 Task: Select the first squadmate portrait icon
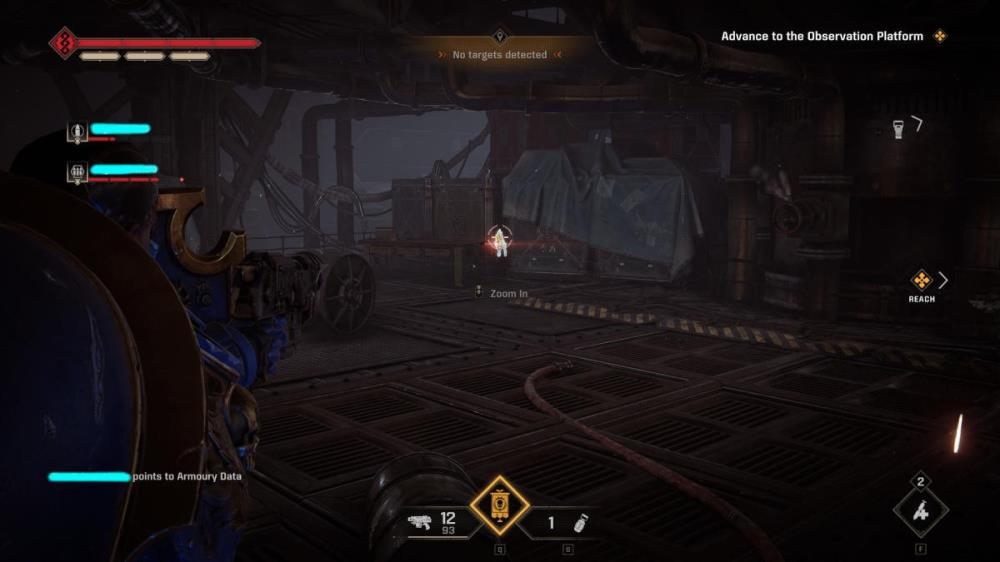(x=77, y=131)
